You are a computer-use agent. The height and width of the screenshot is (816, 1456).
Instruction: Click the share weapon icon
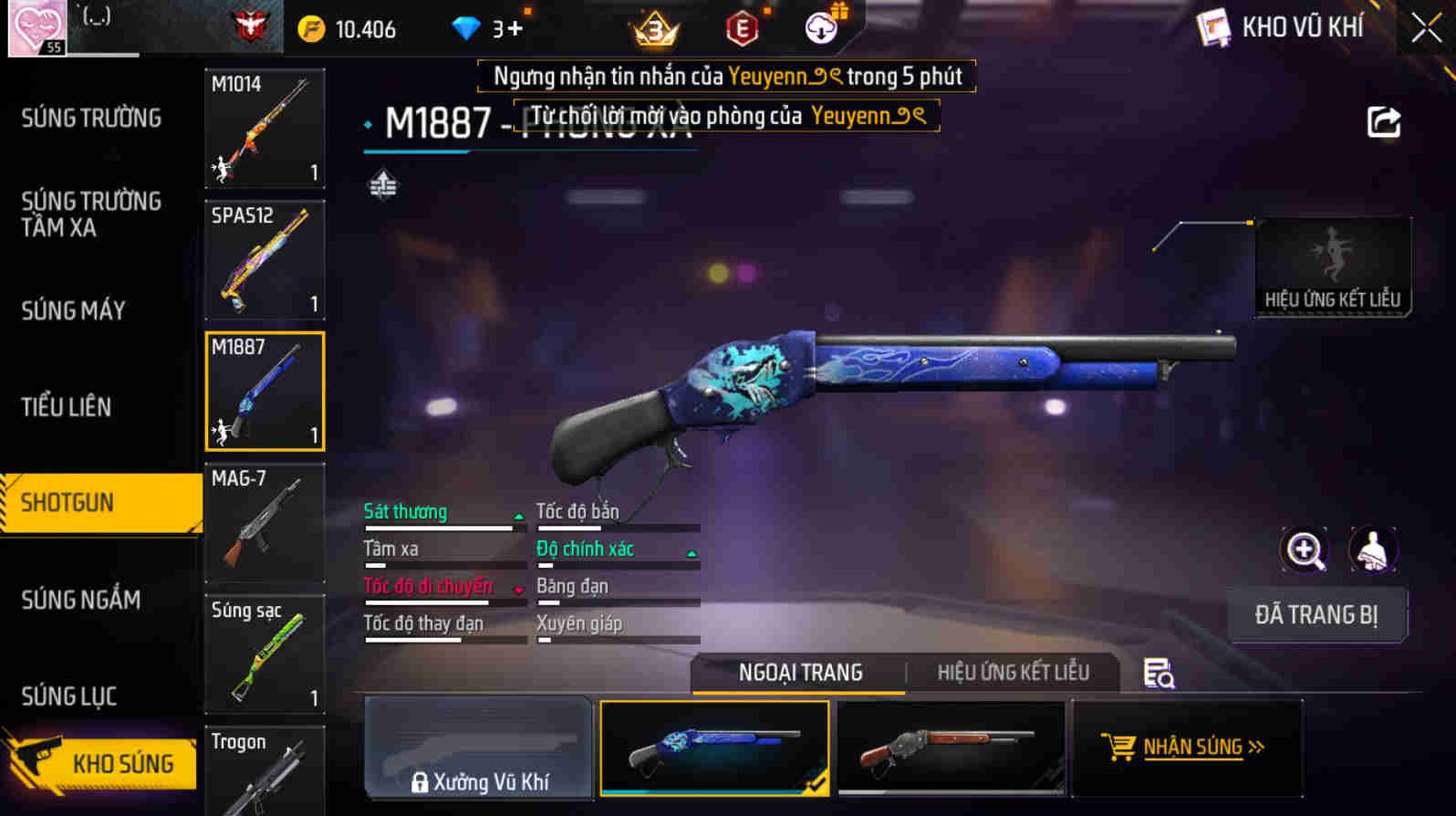pyautogui.click(x=1384, y=121)
